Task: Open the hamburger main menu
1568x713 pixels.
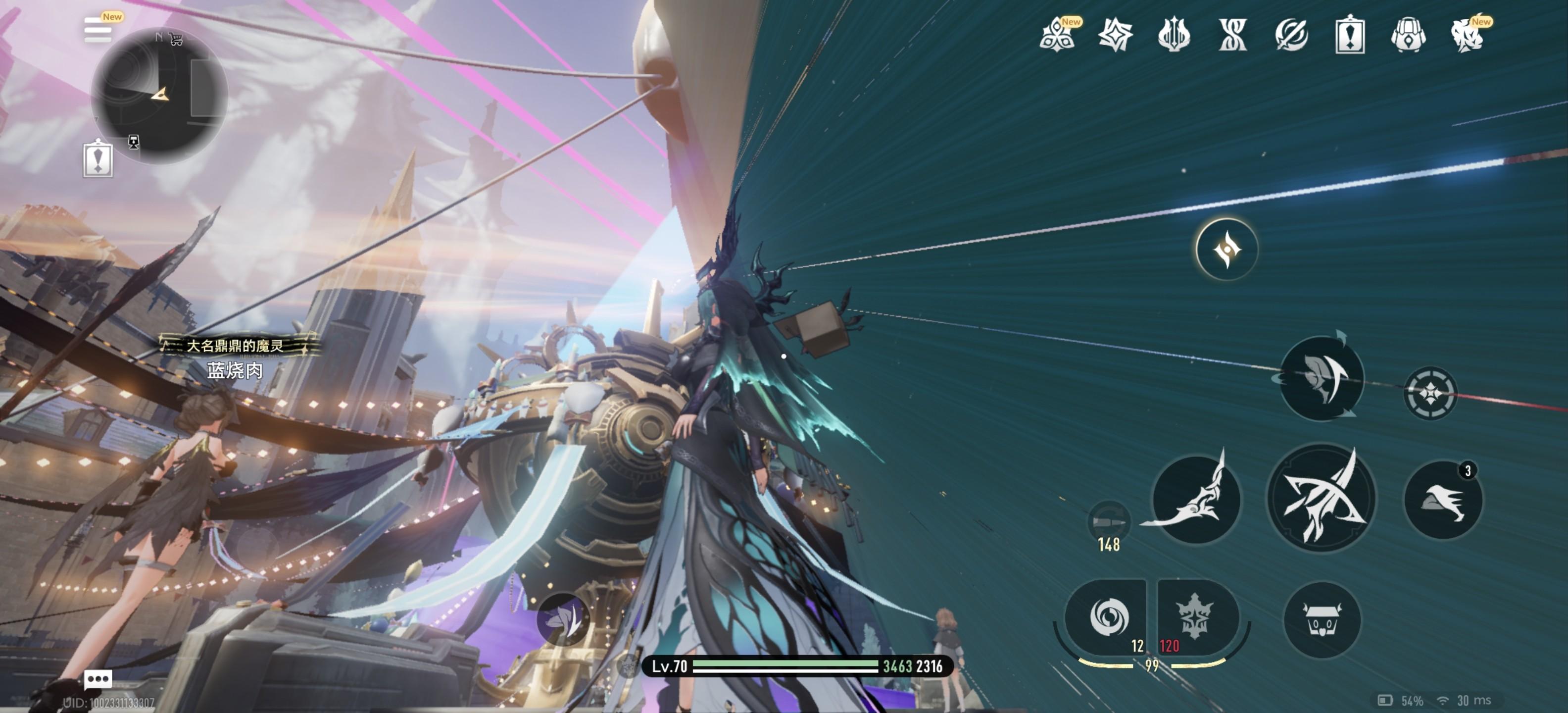Action: click(x=98, y=29)
